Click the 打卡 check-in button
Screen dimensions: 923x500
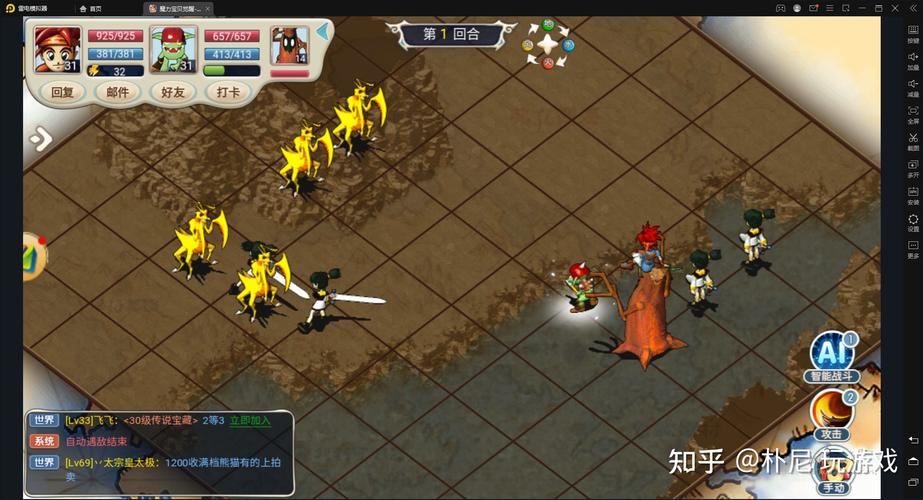click(228, 92)
